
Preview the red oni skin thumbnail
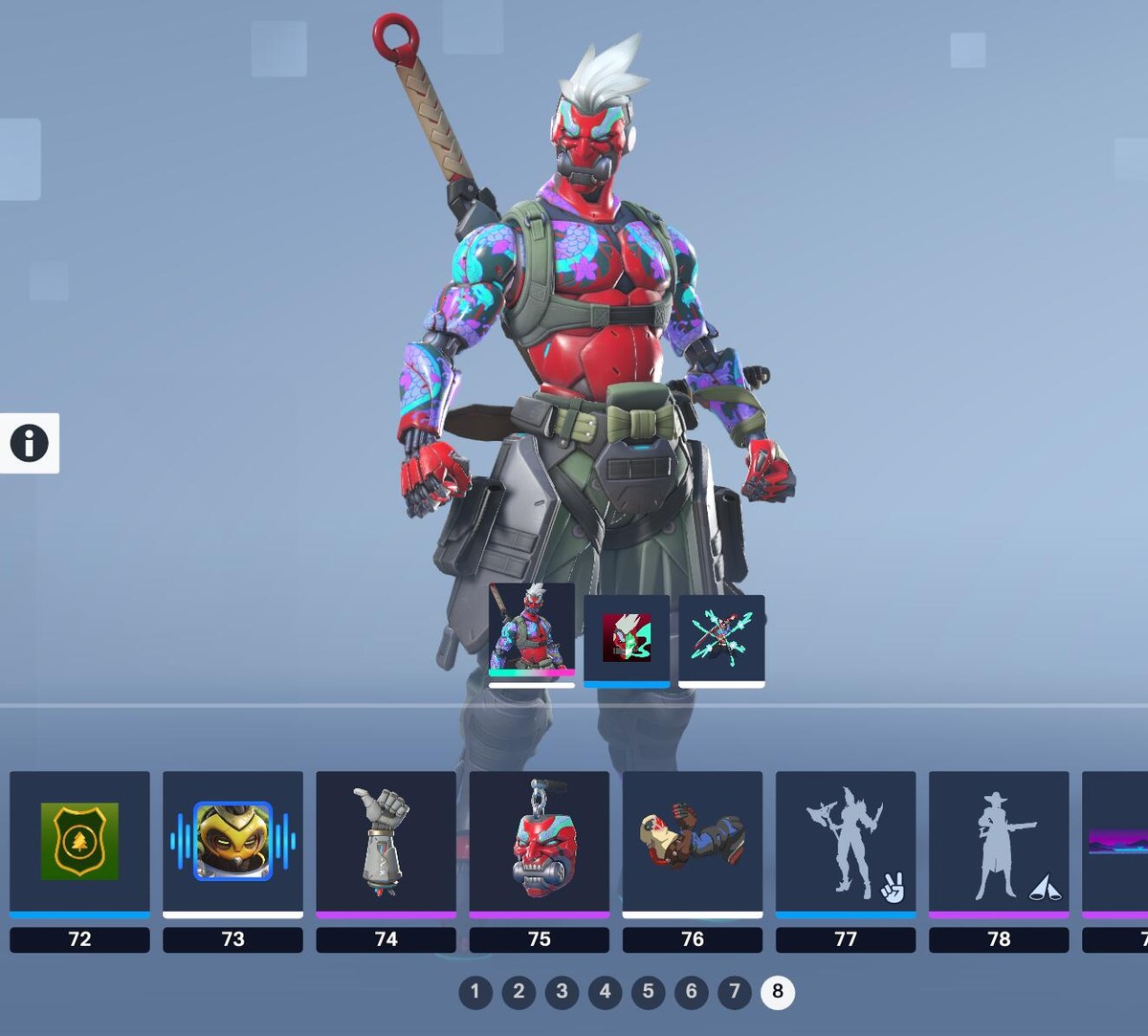click(x=532, y=631)
